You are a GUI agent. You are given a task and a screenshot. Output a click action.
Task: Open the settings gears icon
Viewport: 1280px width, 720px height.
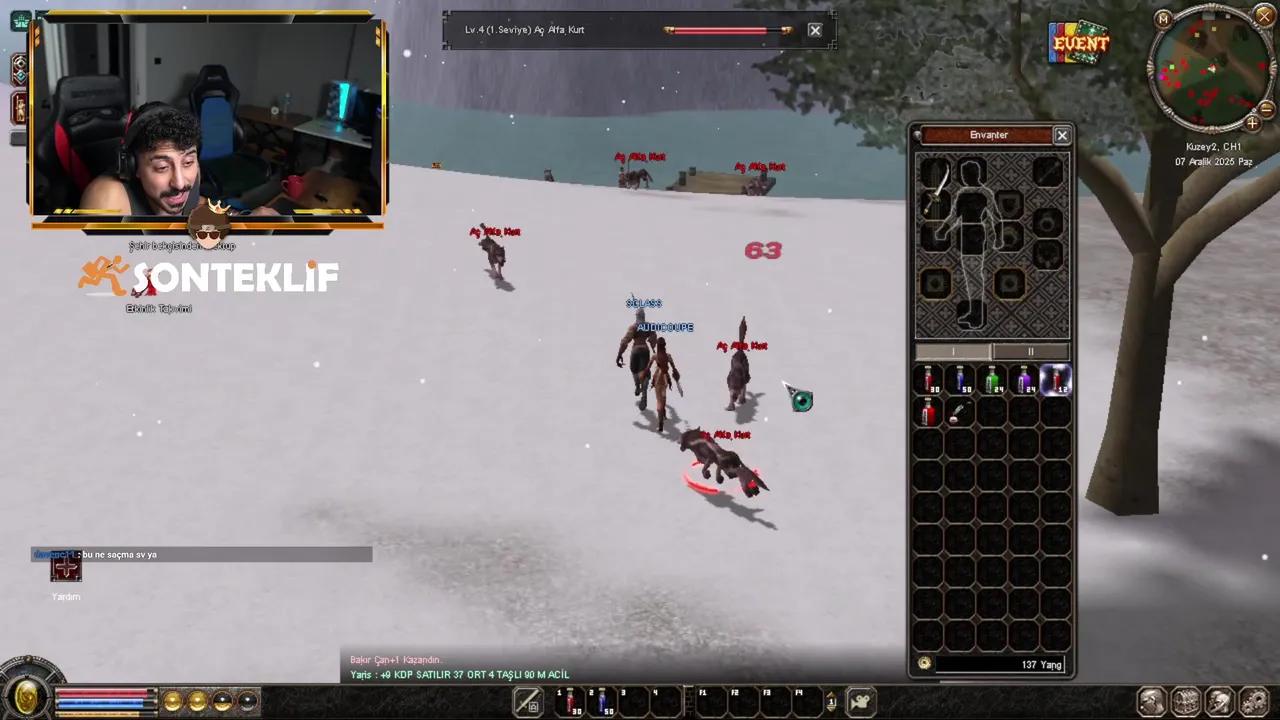coord(1251,700)
